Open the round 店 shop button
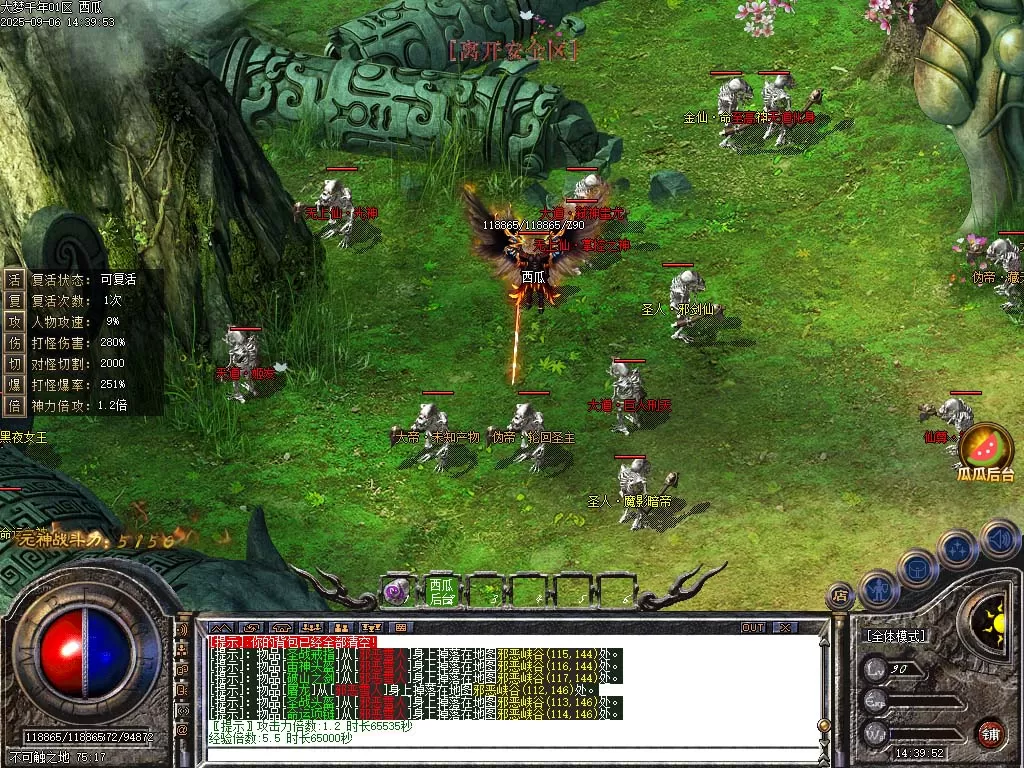The width and height of the screenshot is (1024, 768). 841,596
